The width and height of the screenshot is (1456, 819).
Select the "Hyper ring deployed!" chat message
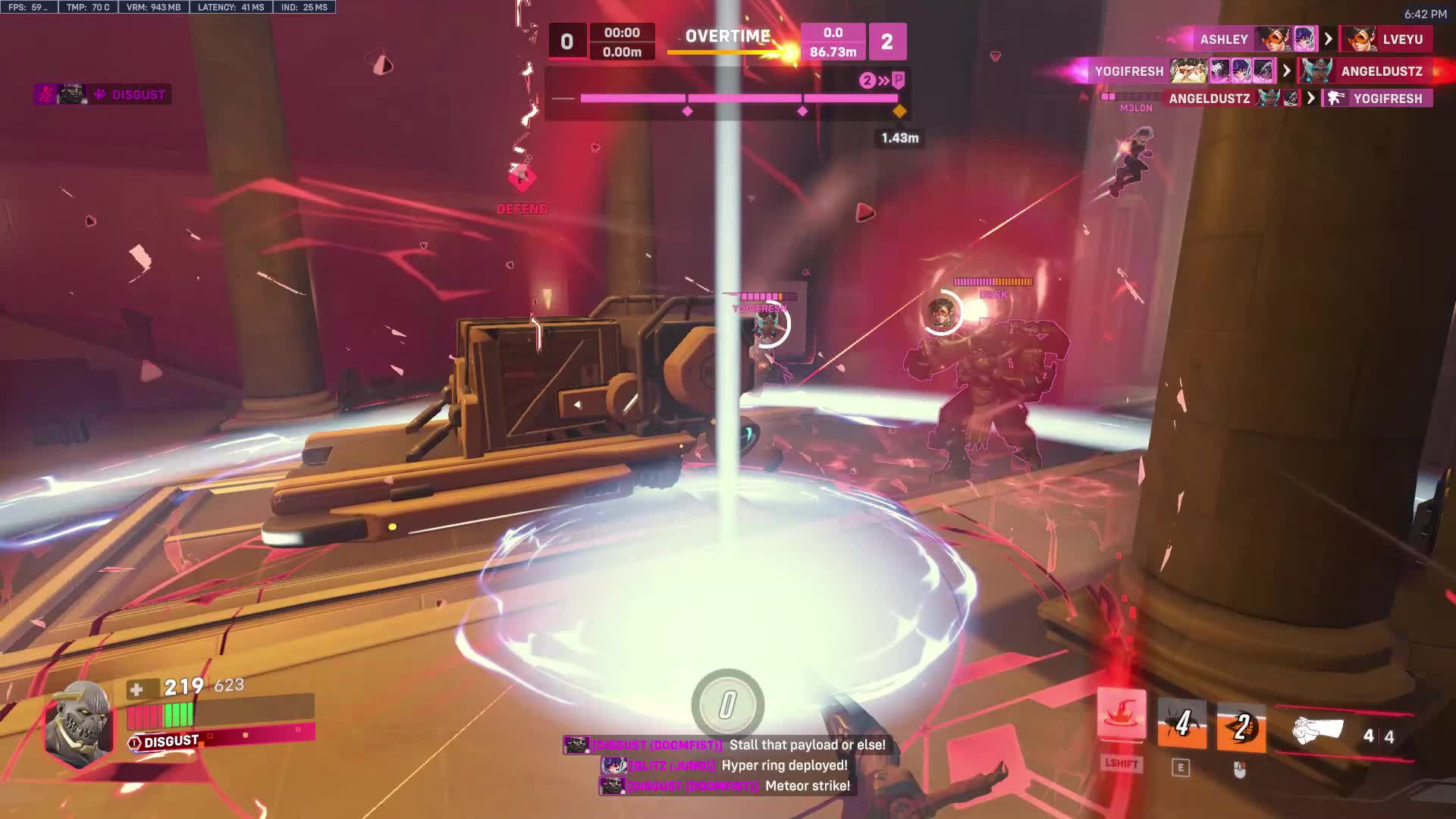725,766
